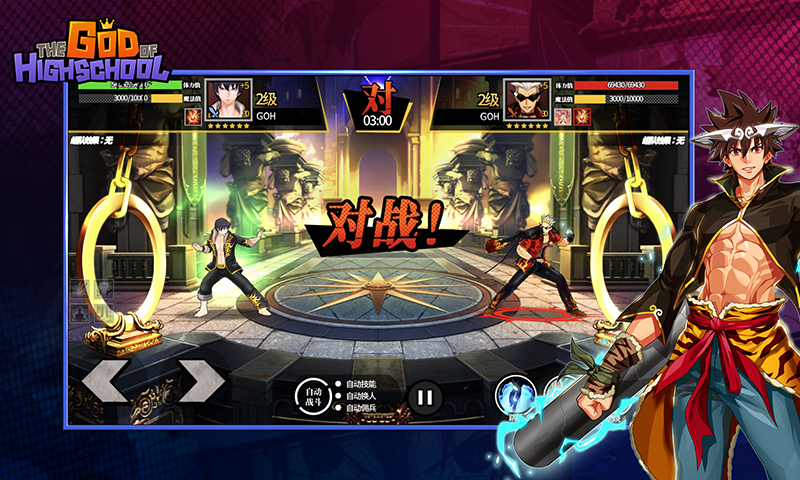Viewport: 800px width, 480px height.
Task: Click the opponent's pink skill icon
Action: pyautogui.click(x=564, y=117)
